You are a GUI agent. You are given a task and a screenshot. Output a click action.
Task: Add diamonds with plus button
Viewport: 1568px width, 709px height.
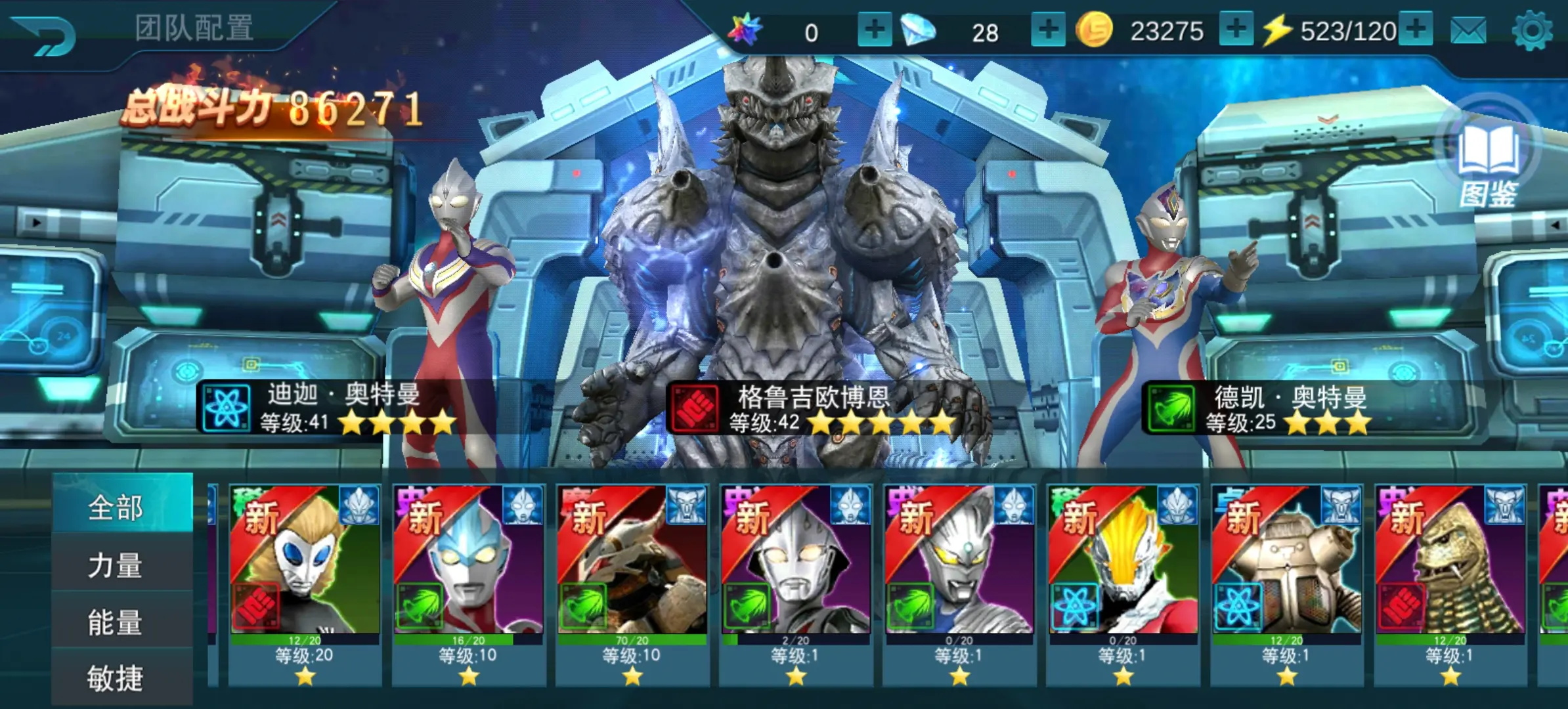1048,30
